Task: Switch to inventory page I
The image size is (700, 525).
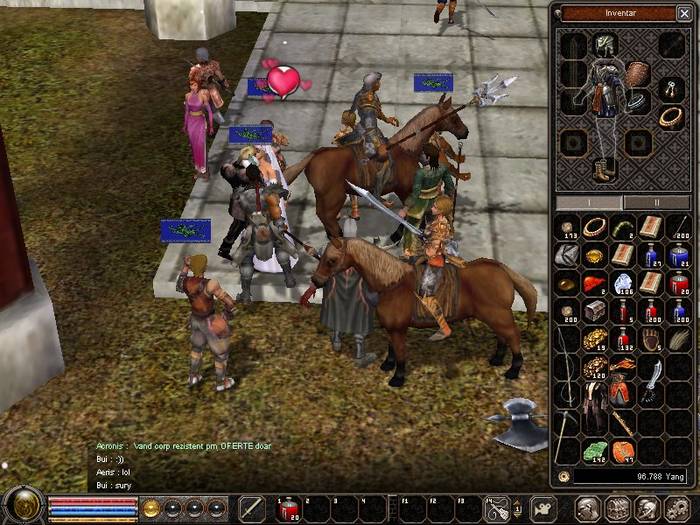Action: pyautogui.click(x=588, y=201)
